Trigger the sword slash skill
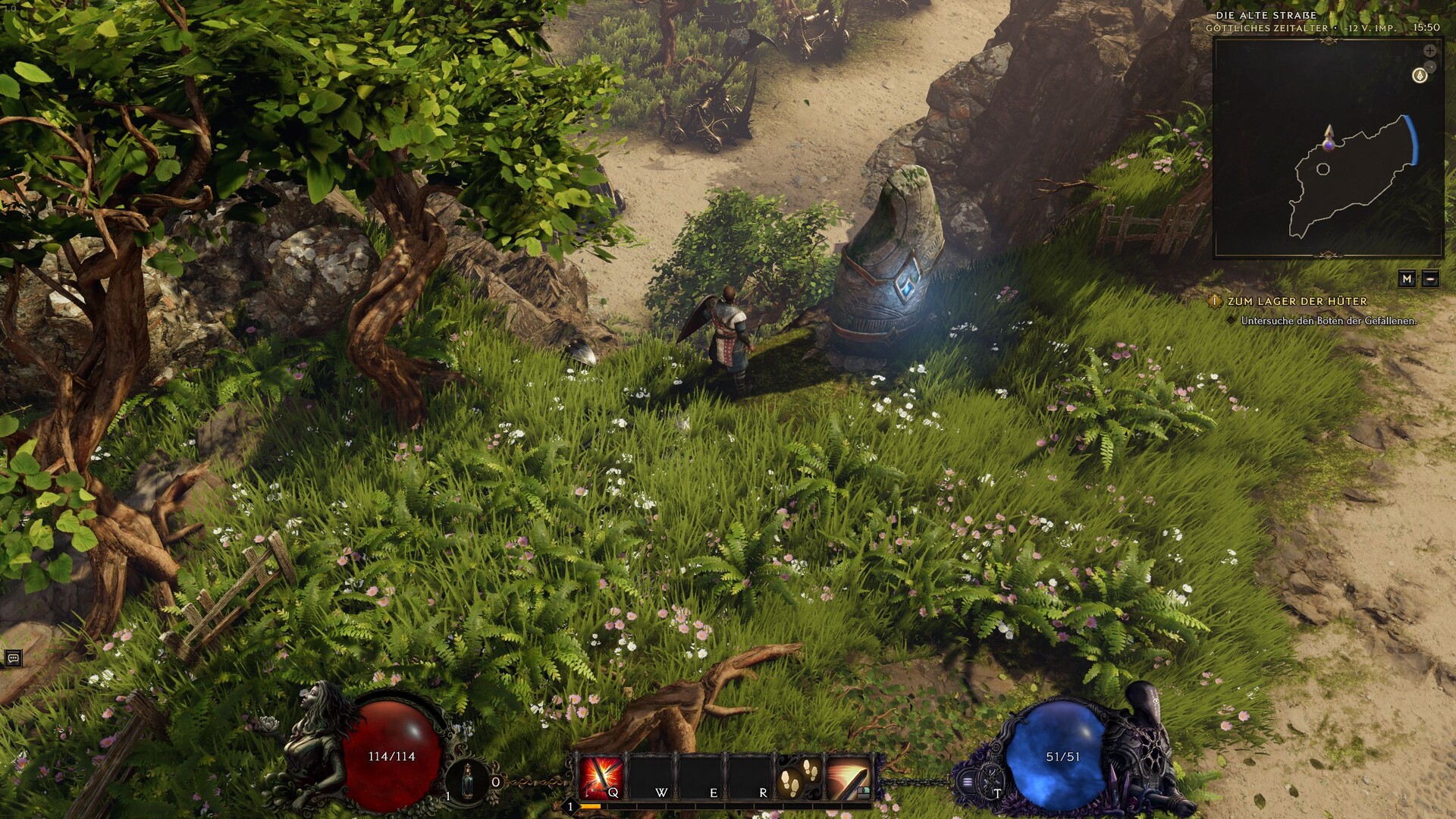Image resolution: width=1456 pixels, height=819 pixels. (x=848, y=777)
